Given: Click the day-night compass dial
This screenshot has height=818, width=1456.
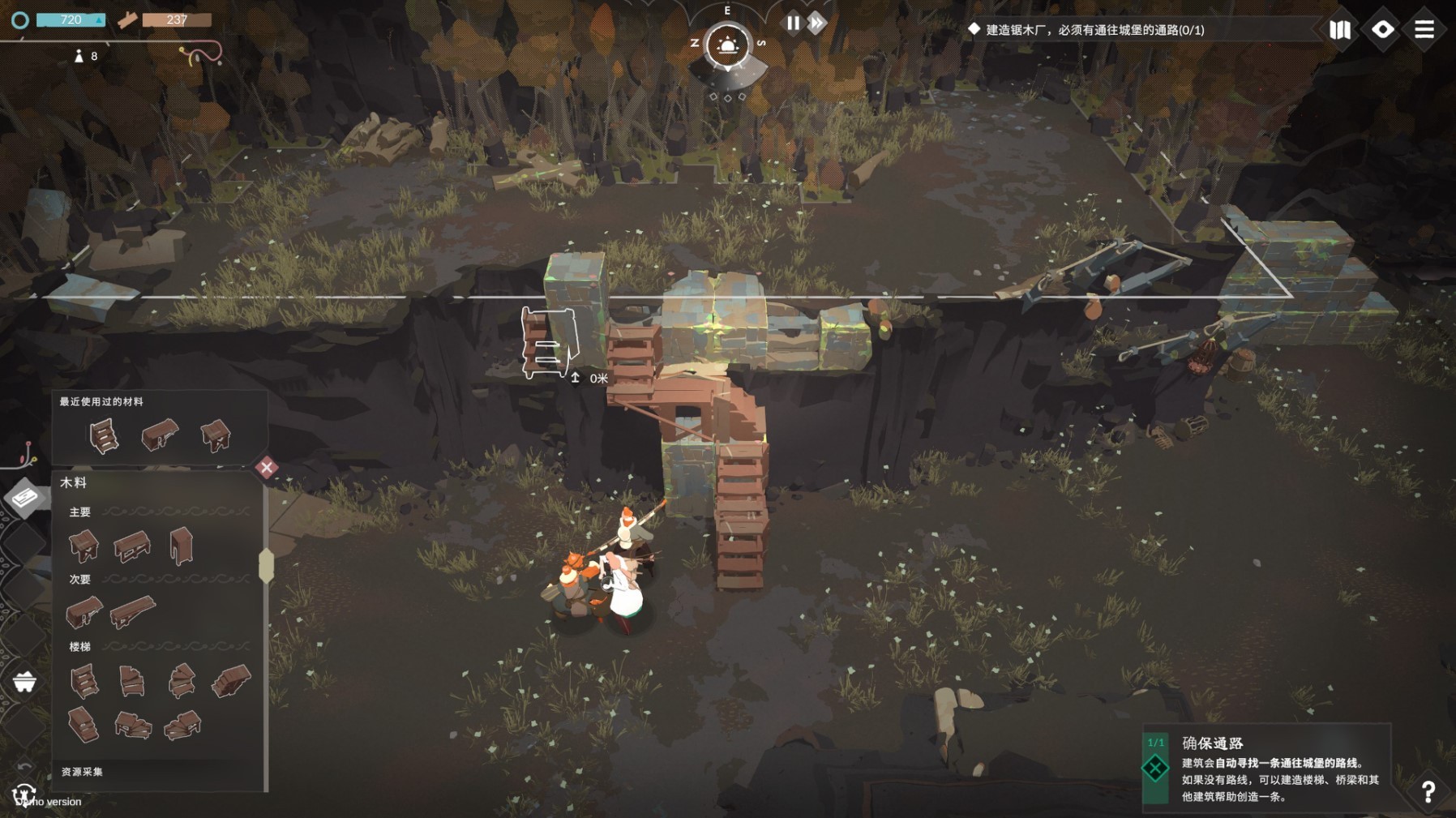Looking at the screenshot, I should pos(727,45).
